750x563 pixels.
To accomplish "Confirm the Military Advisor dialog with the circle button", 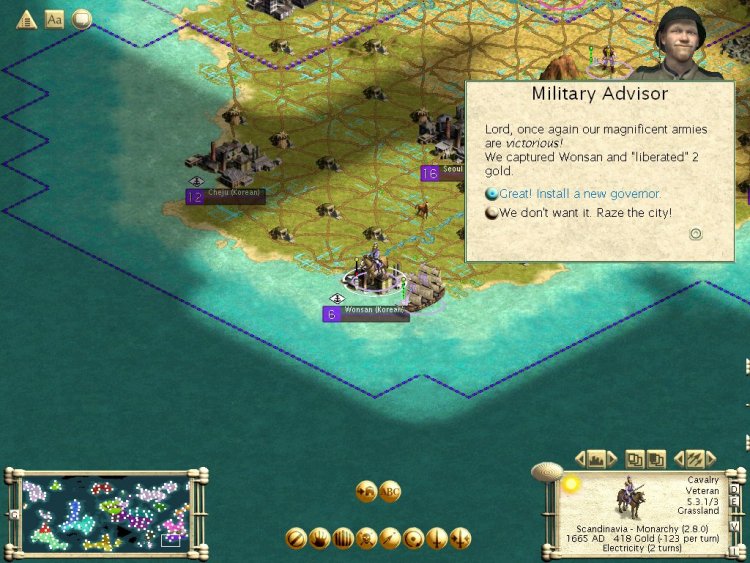I will (696, 234).
